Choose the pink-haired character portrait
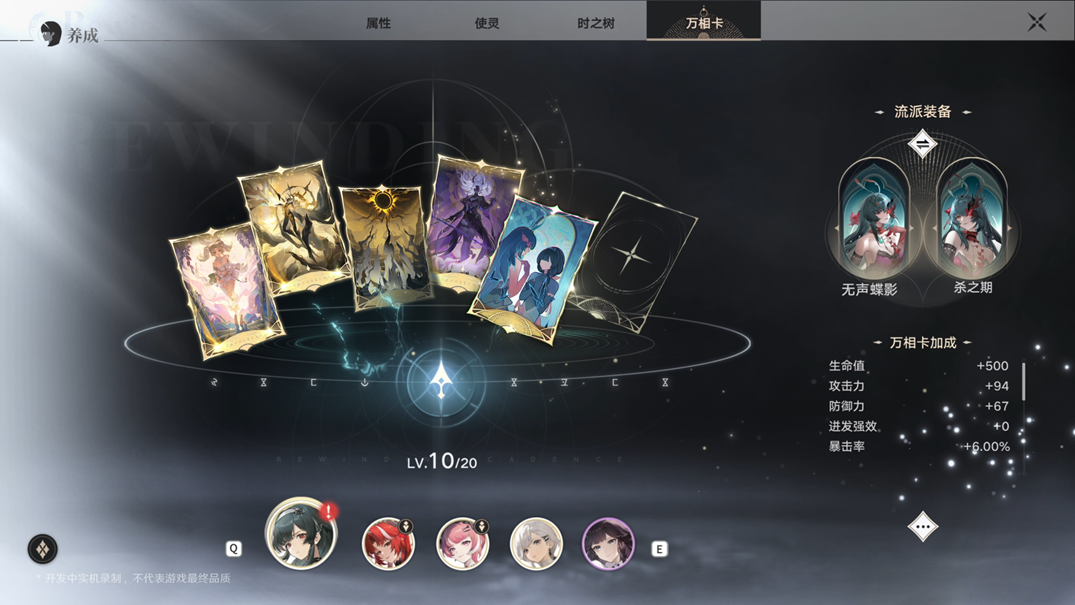The image size is (1075, 605). point(462,544)
